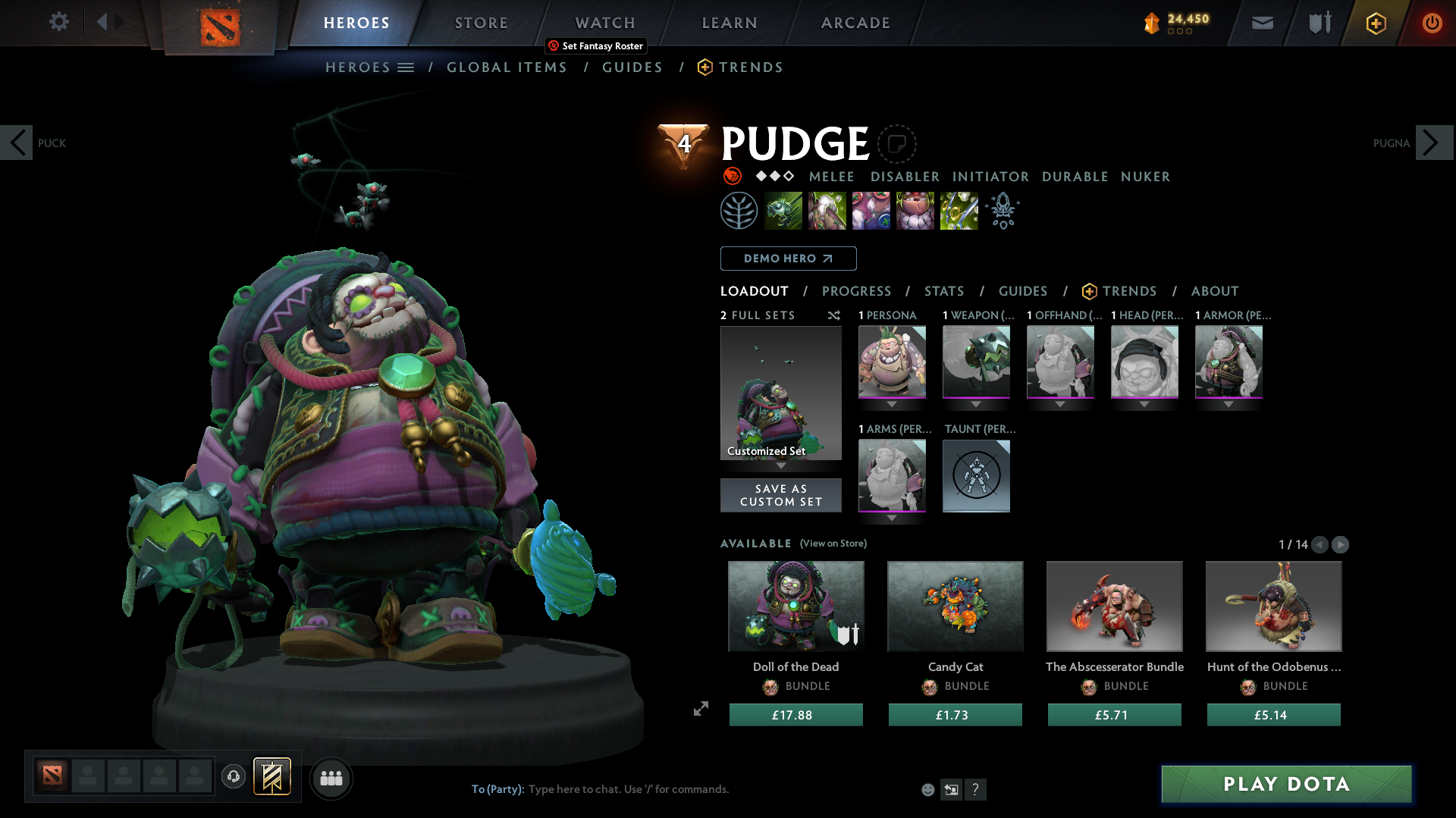Click the DEMO HERO button
The height and width of the screenshot is (818, 1456).
(x=787, y=258)
